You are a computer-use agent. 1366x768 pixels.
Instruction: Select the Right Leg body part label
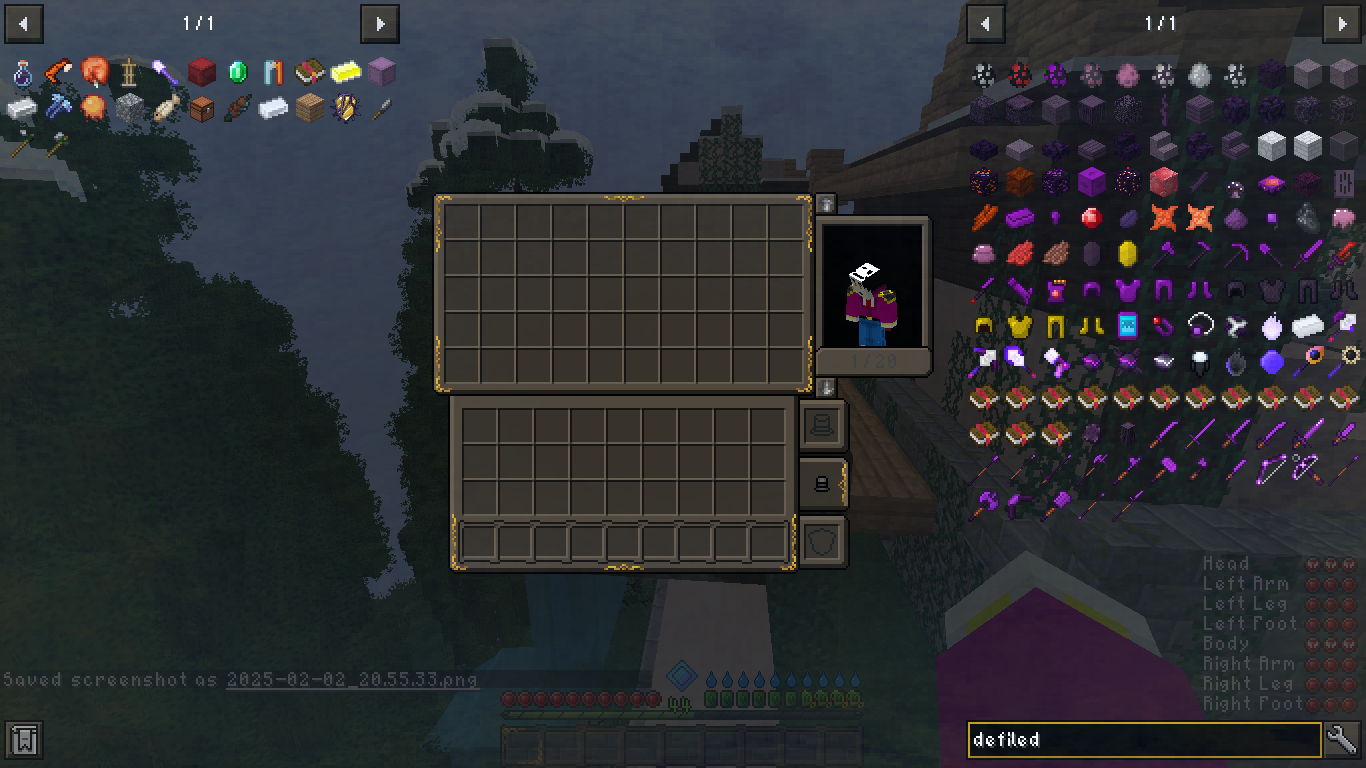[x=1246, y=683]
